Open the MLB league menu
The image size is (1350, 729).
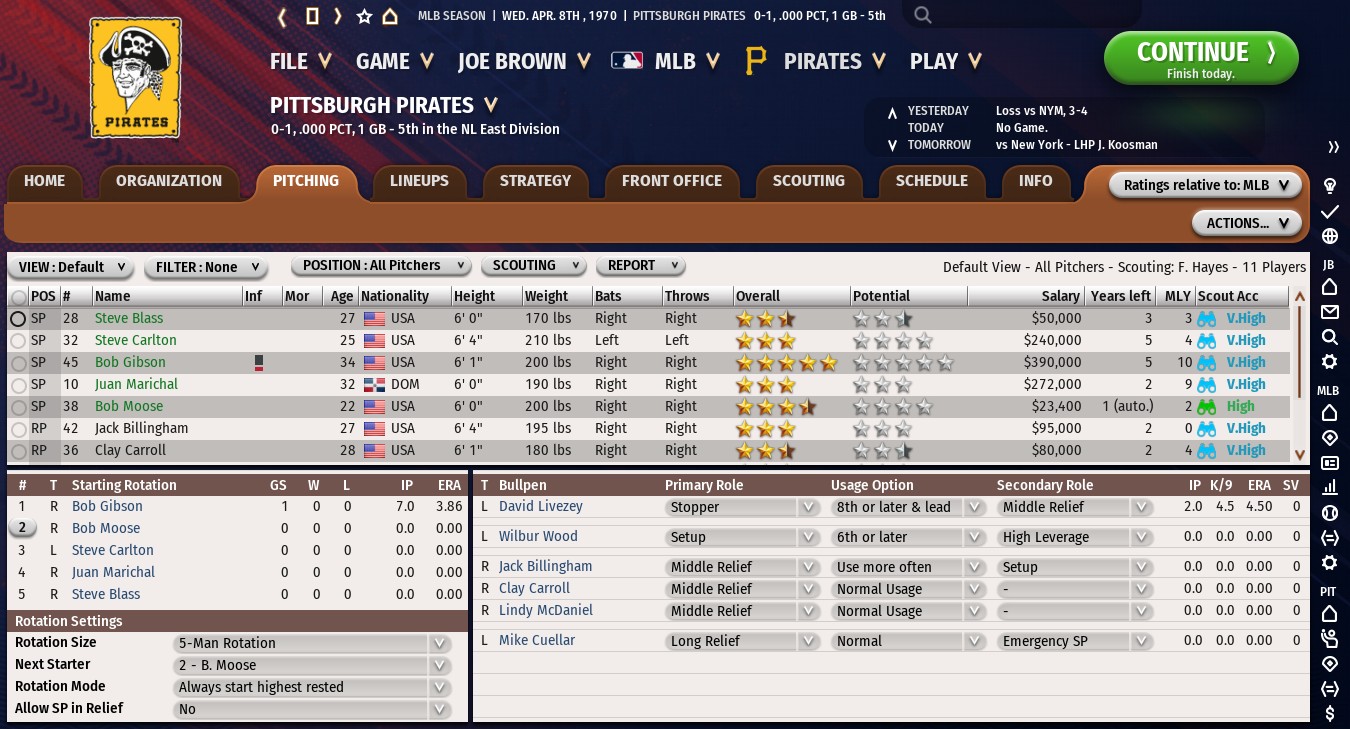click(666, 61)
